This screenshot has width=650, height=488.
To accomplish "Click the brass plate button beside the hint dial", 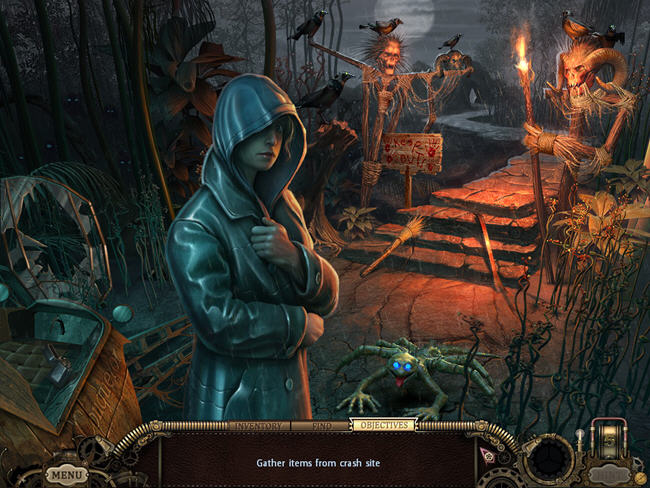I will click(610, 474).
